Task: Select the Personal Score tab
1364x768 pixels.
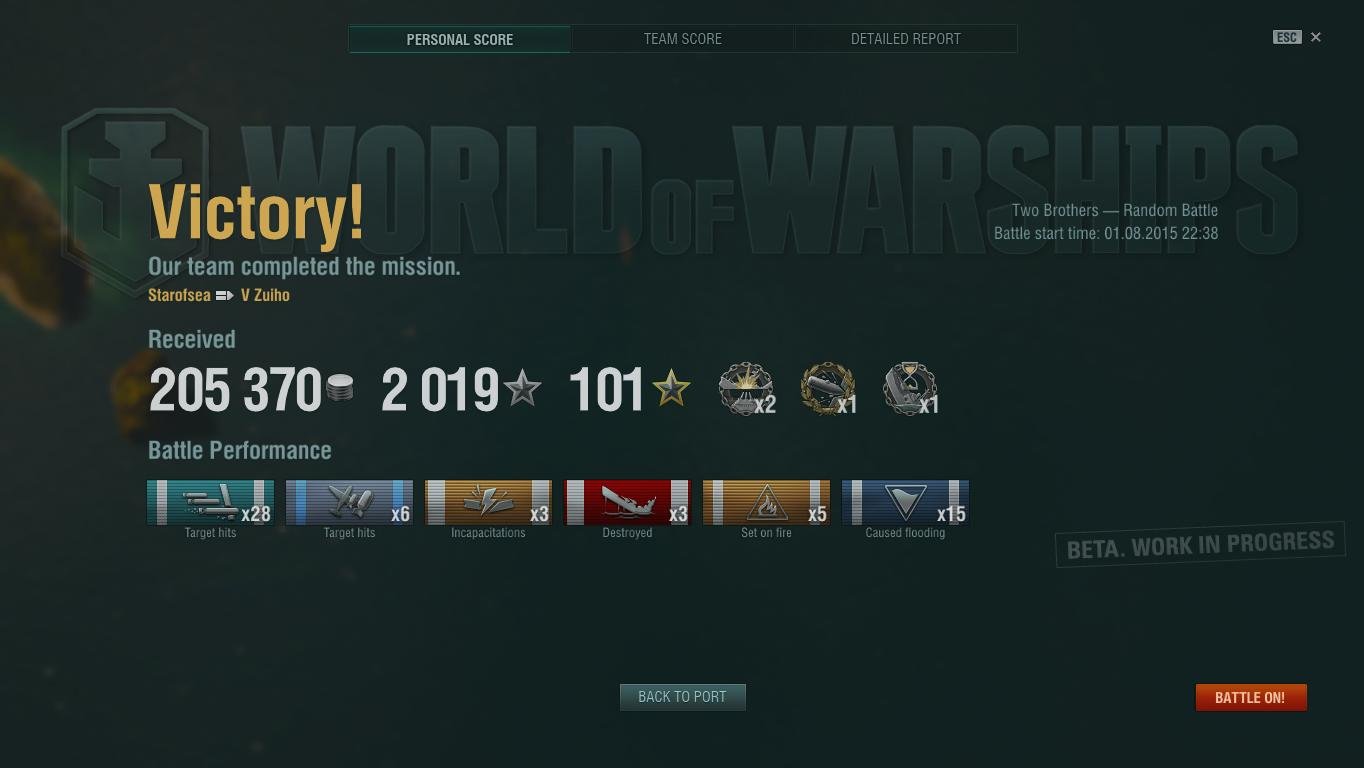Action: [459, 39]
